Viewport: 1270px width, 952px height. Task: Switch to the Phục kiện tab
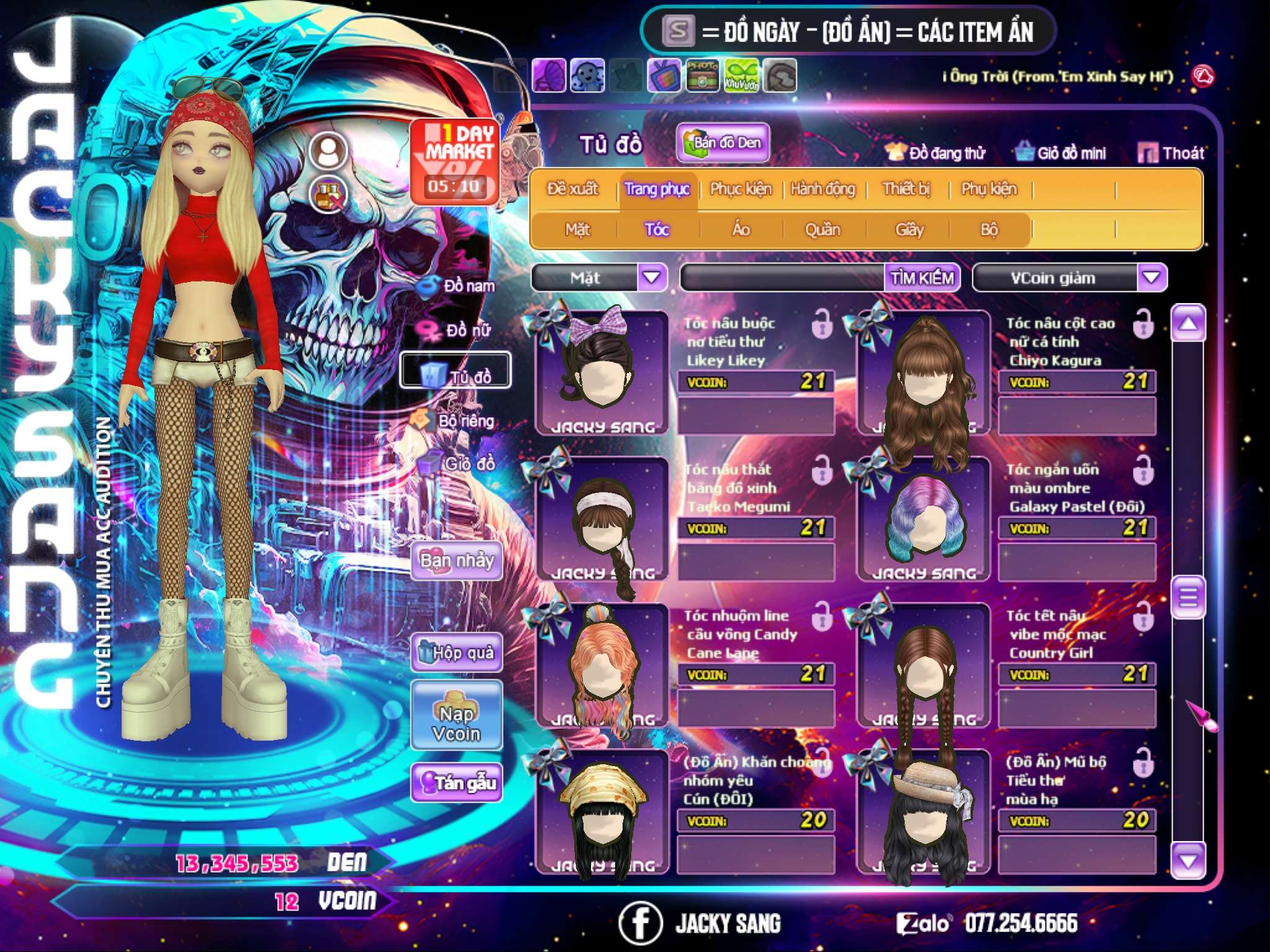pyautogui.click(x=740, y=189)
